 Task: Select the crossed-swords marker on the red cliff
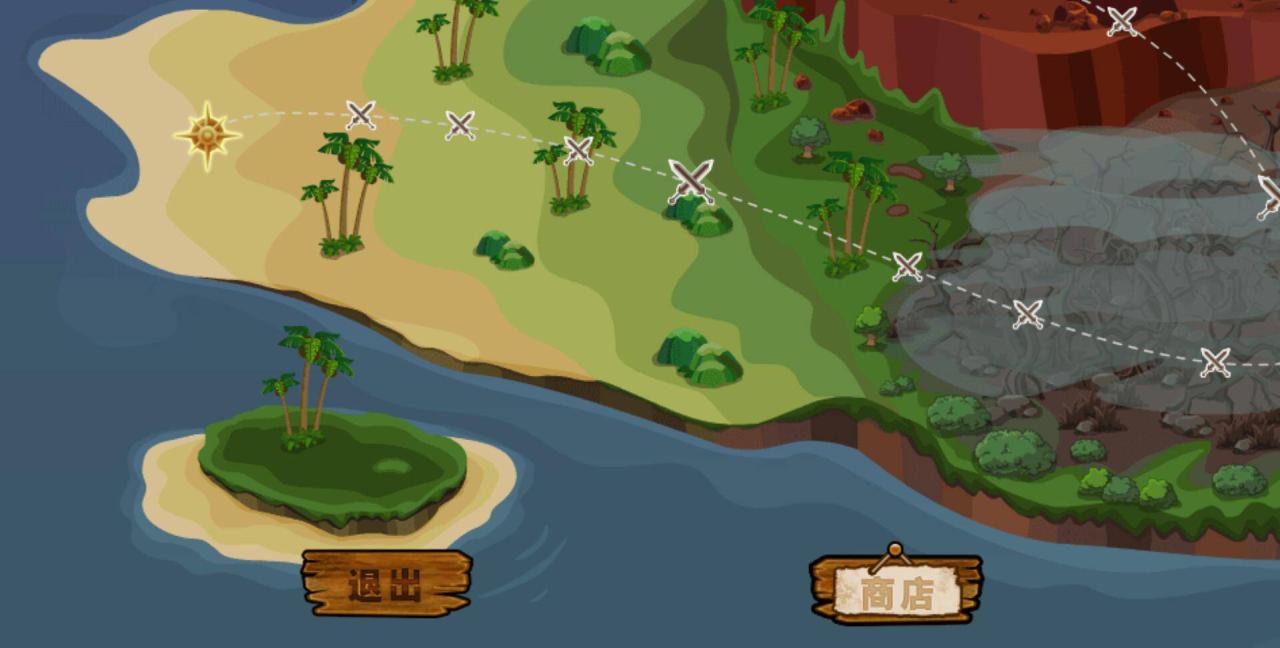[x=1122, y=21]
